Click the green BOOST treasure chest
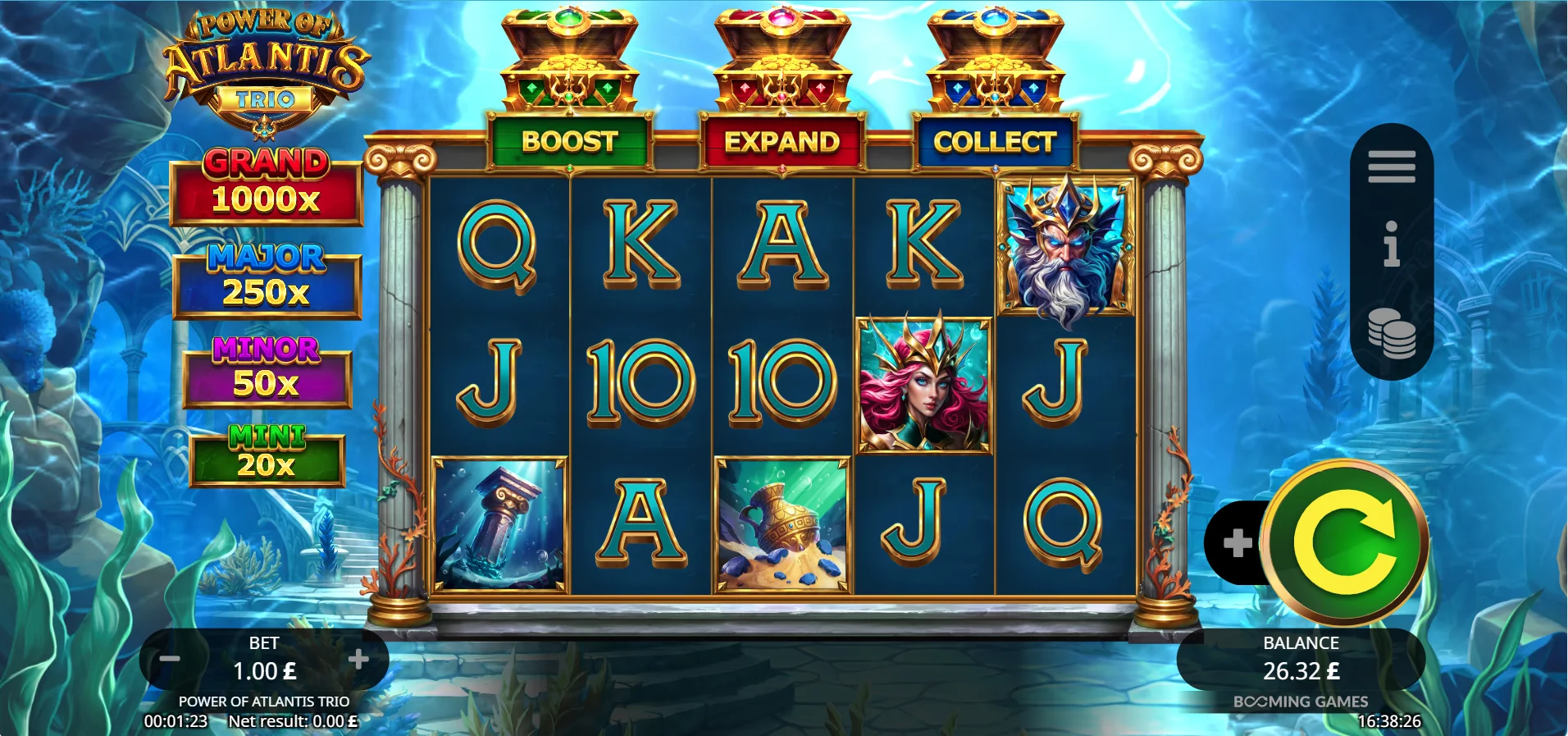The image size is (1568, 736). point(567,57)
